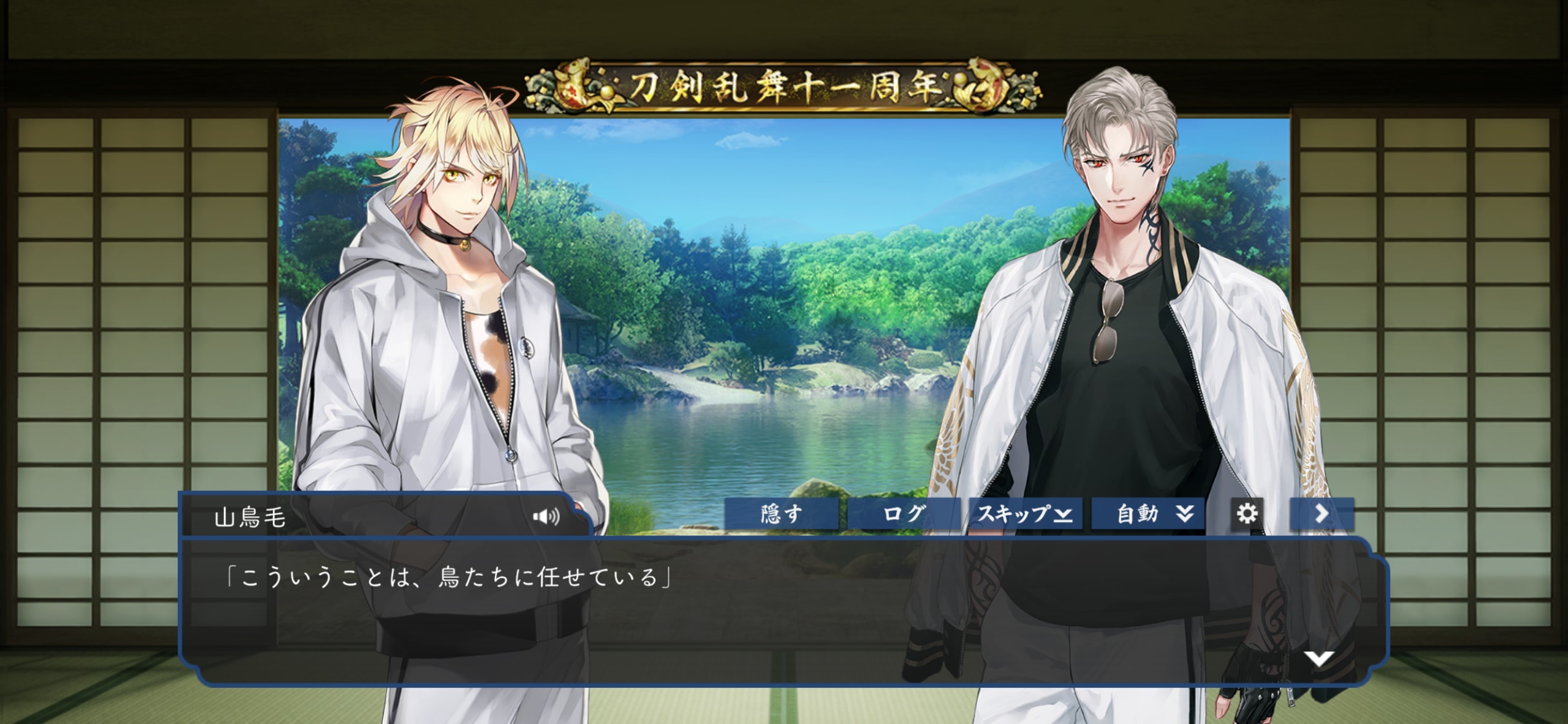Advance dialogue using the white down arrow
Viewport: 1568px width, 724px height.
1318,658
